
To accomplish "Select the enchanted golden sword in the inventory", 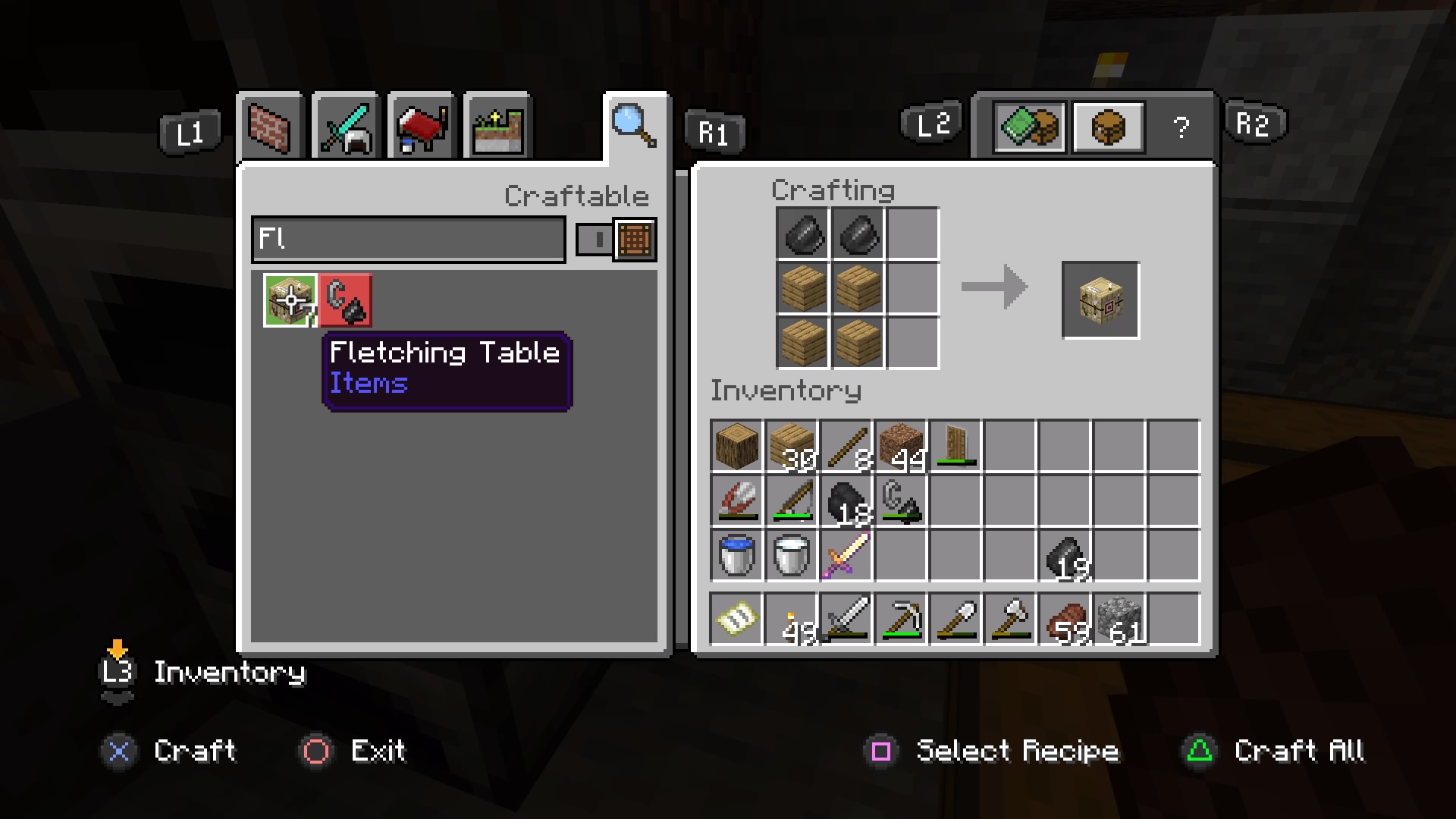I will click(846, 556).
